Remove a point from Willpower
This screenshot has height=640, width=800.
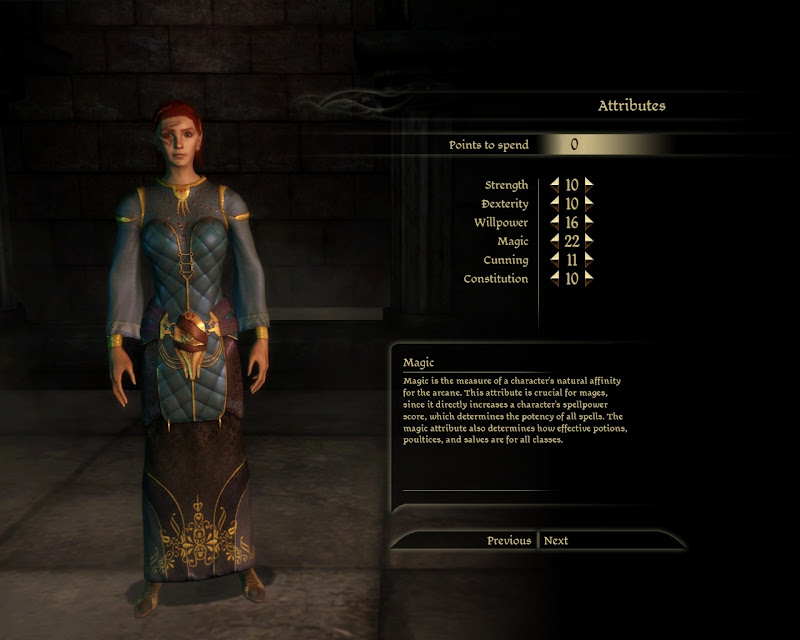(x=555, y=222)
